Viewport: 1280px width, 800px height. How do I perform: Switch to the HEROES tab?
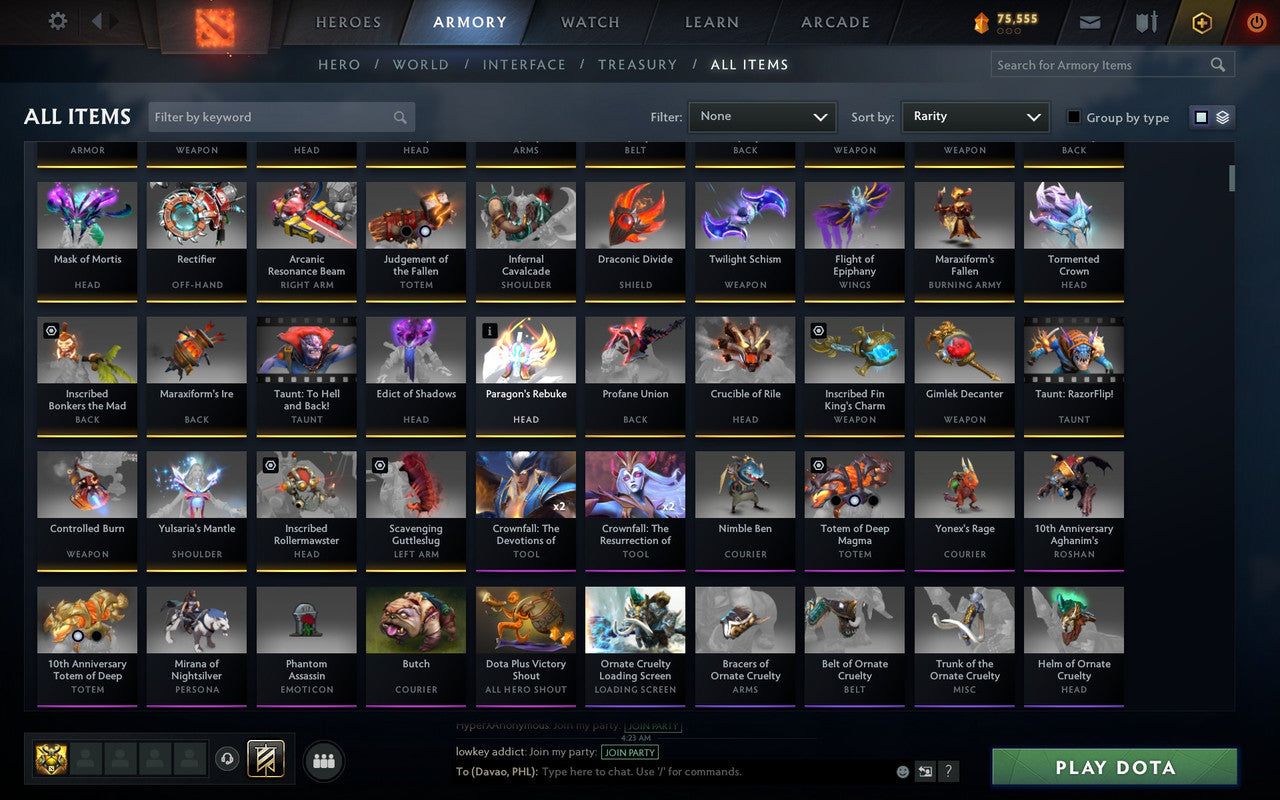click(x=349, y=22)
